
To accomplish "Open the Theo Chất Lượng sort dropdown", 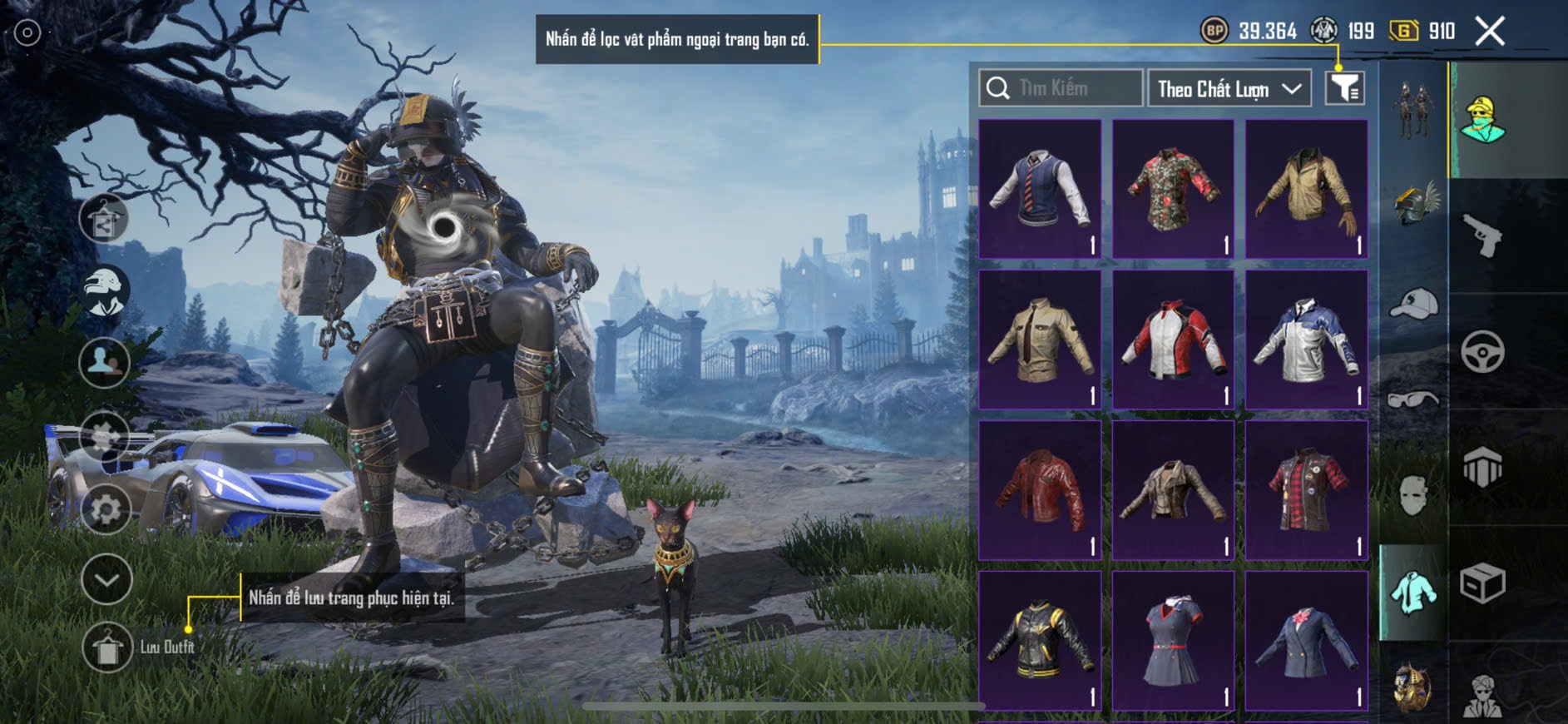I will [x=1229, y=89].
